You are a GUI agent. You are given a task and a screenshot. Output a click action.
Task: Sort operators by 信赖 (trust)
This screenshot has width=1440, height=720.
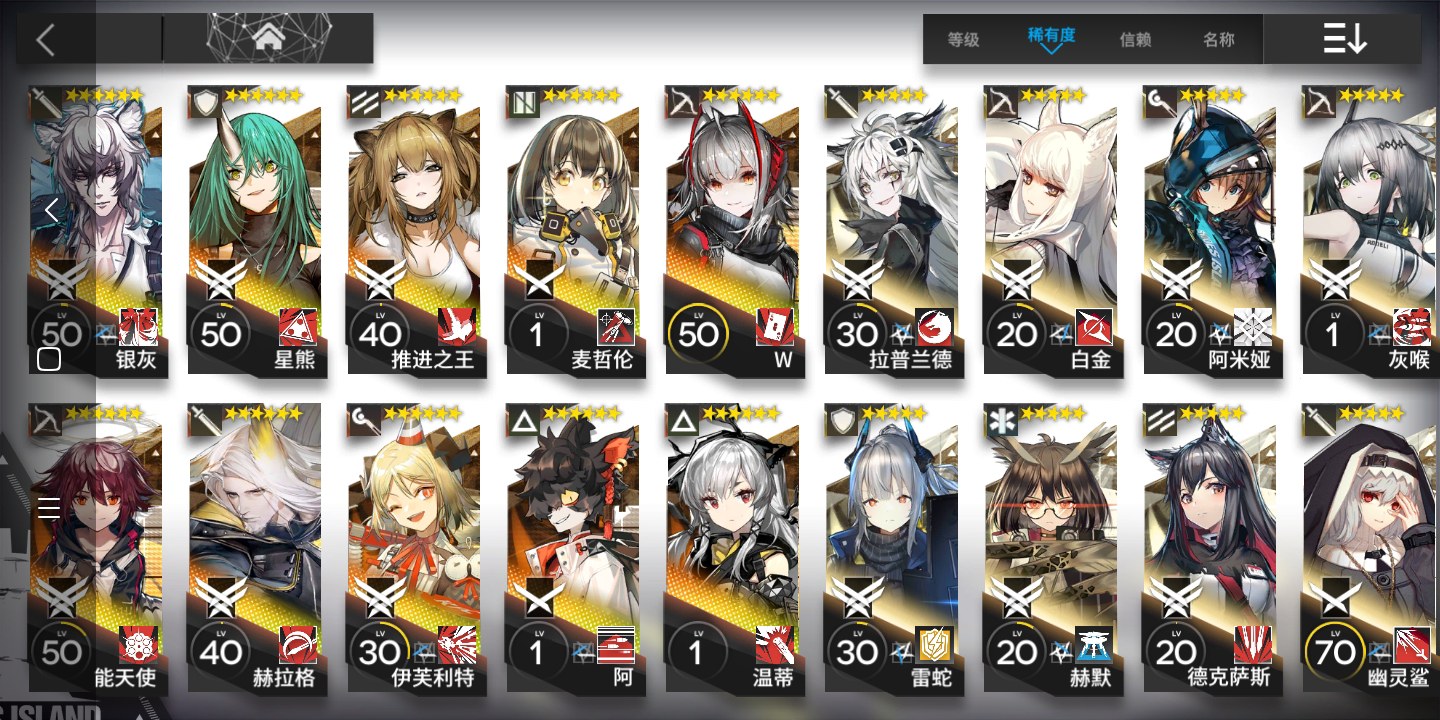point(1135,40)
